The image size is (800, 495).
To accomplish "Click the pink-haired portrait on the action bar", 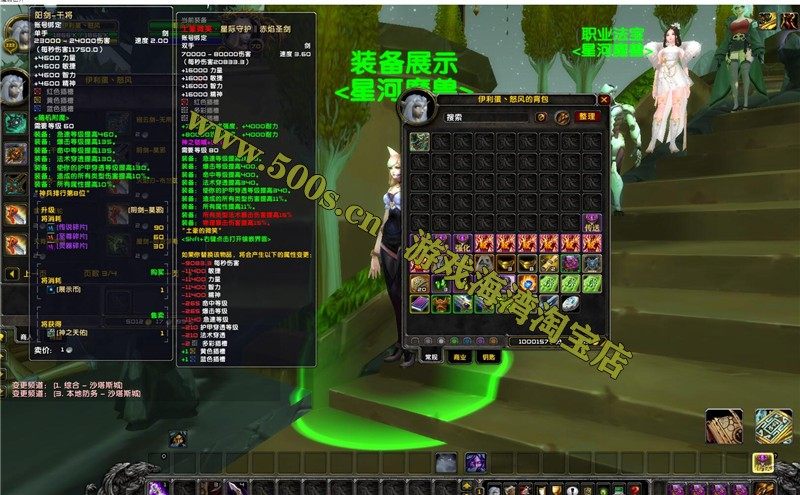I will (x=475, y=462).
